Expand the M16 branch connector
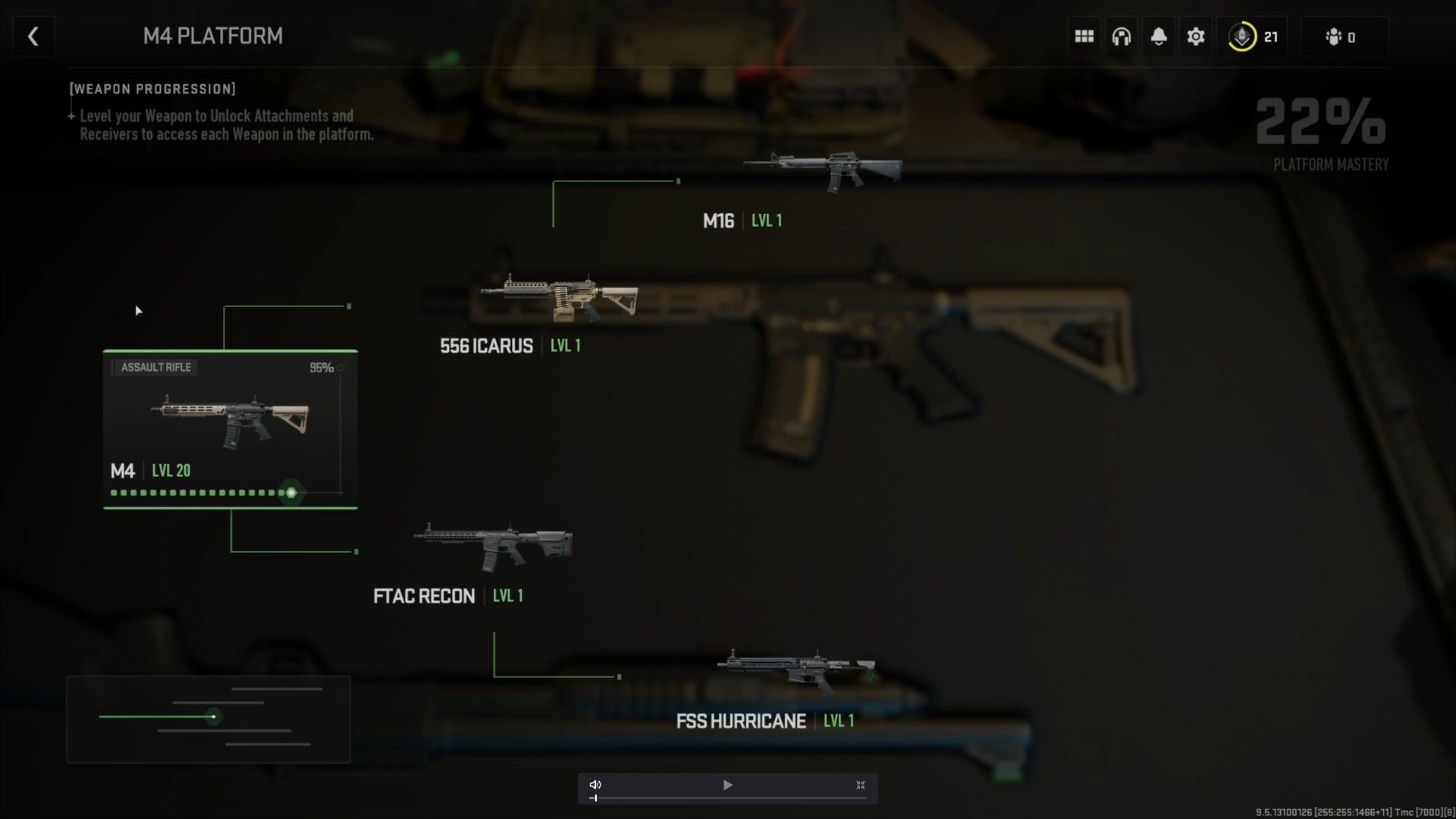 (x=677, y=182)
